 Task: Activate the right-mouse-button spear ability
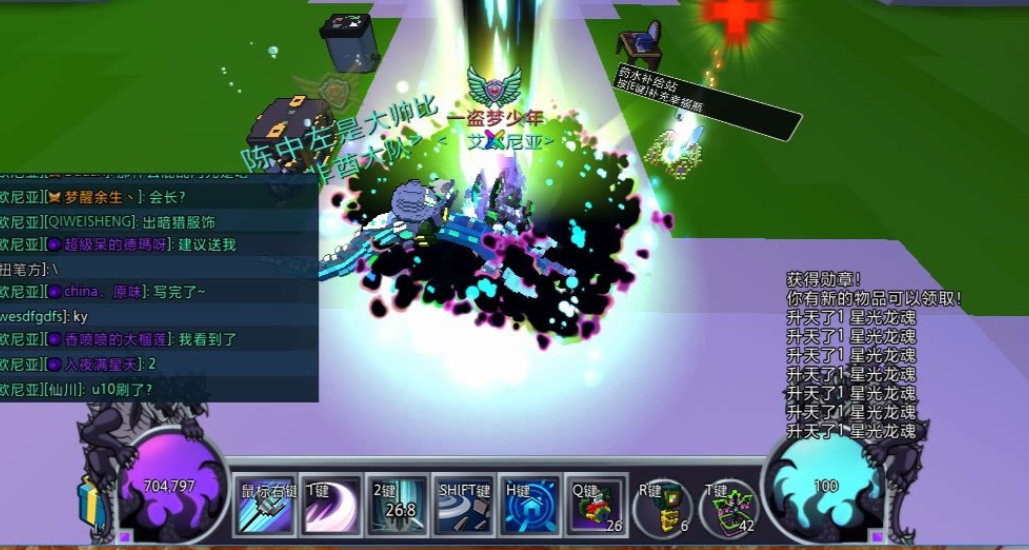[268, 505]
